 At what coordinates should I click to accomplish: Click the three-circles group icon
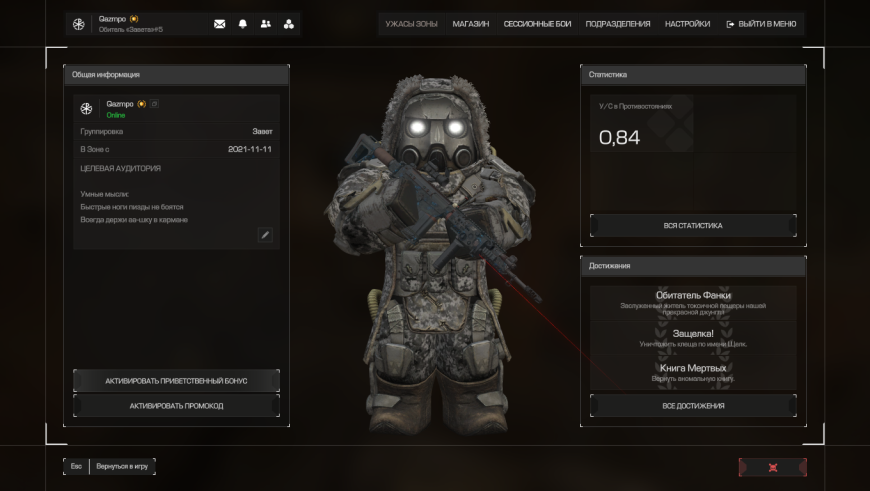pyautogui.click(x=289, y=24)
